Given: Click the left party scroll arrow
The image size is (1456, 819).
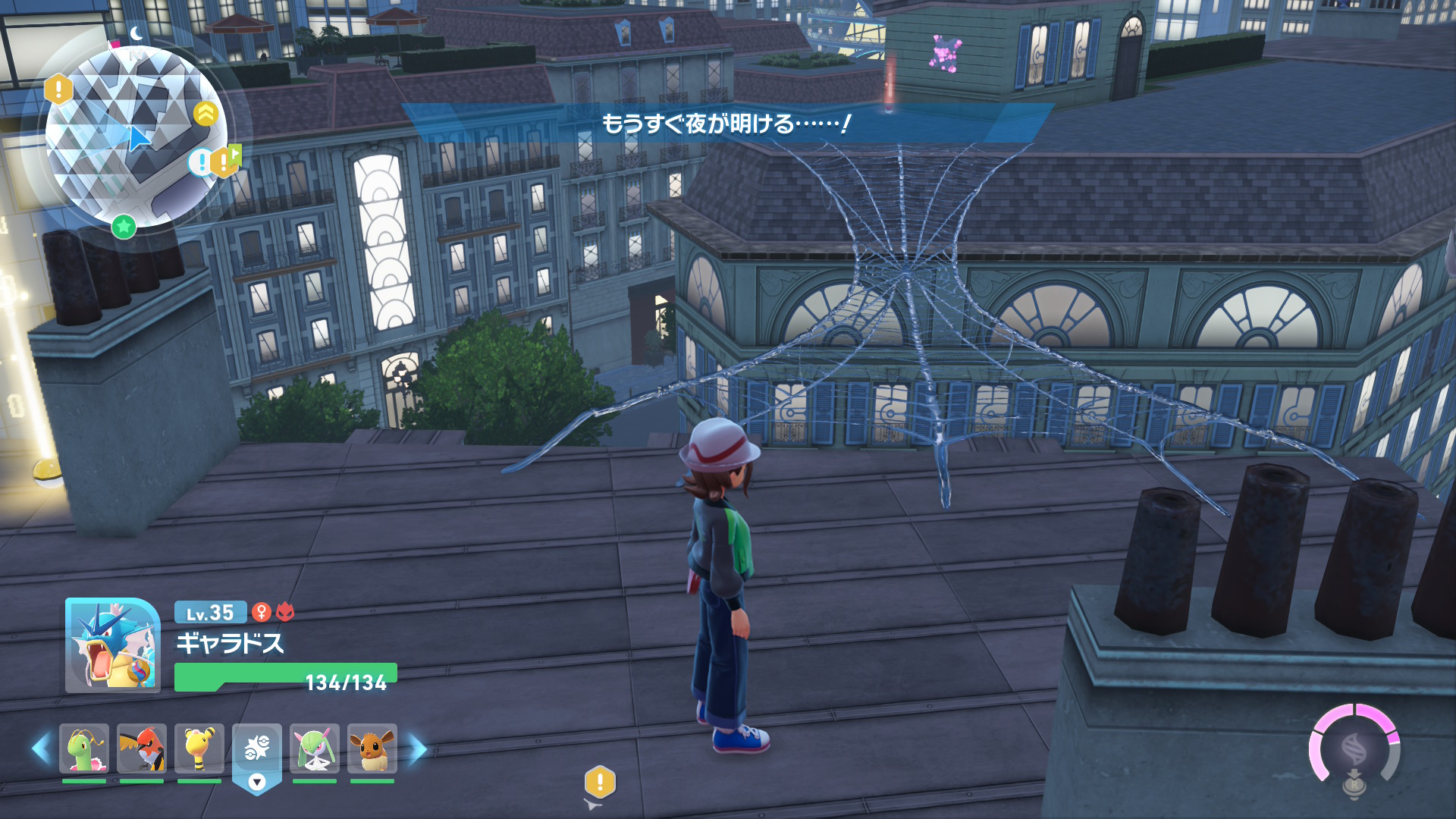Looking at the screenshot, I should pos(41,748).
